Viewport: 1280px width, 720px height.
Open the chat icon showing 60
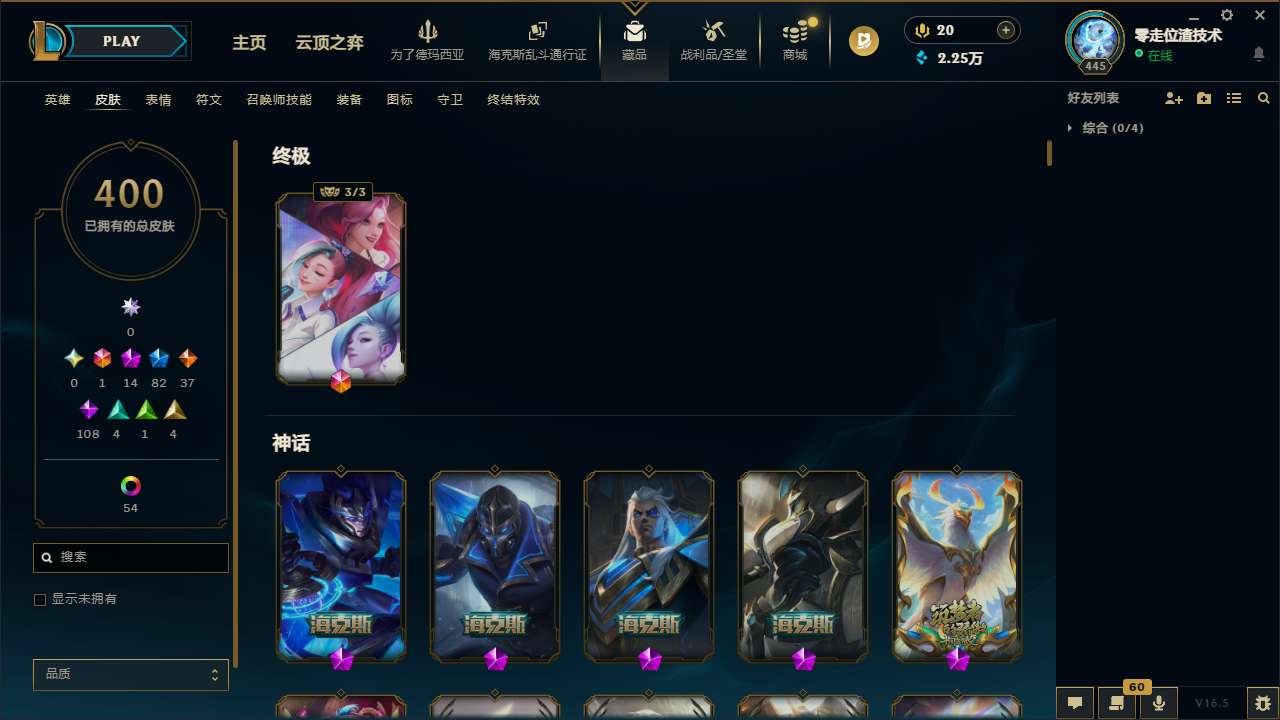1117,703
